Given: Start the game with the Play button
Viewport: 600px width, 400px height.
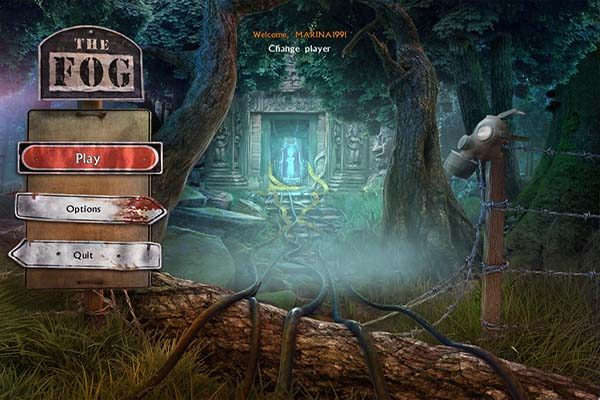Looking at the screenshot, I should point(89,158).
